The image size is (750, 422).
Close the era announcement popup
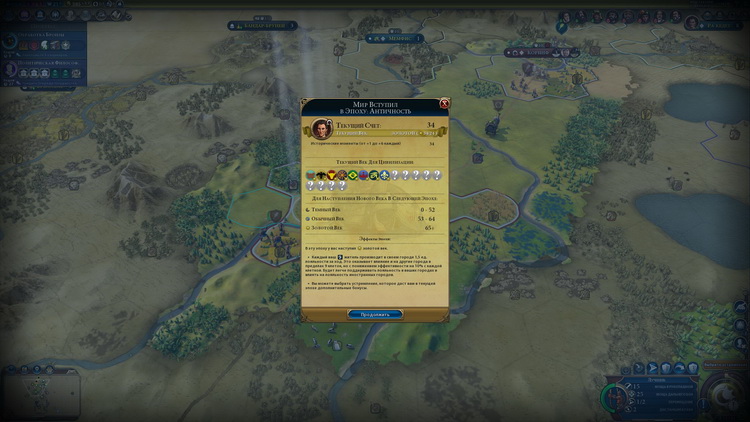[444, 103]
